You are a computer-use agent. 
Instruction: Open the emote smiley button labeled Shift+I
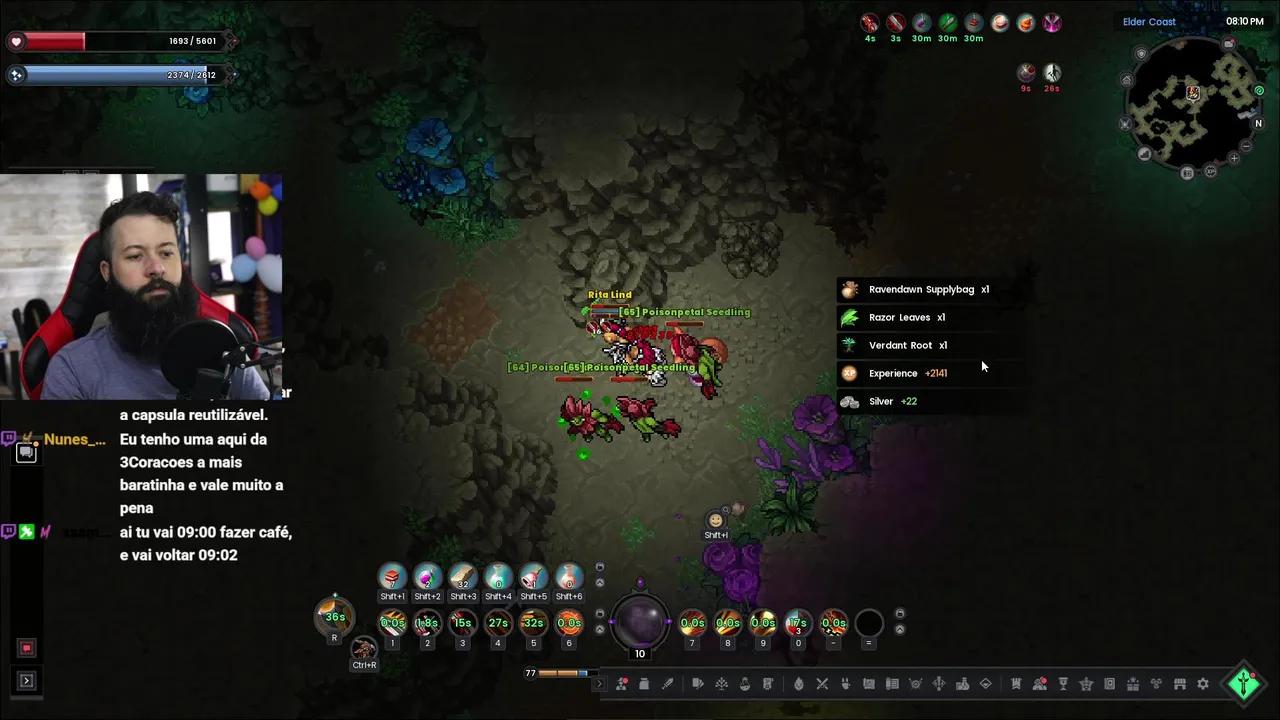(715, 521)
